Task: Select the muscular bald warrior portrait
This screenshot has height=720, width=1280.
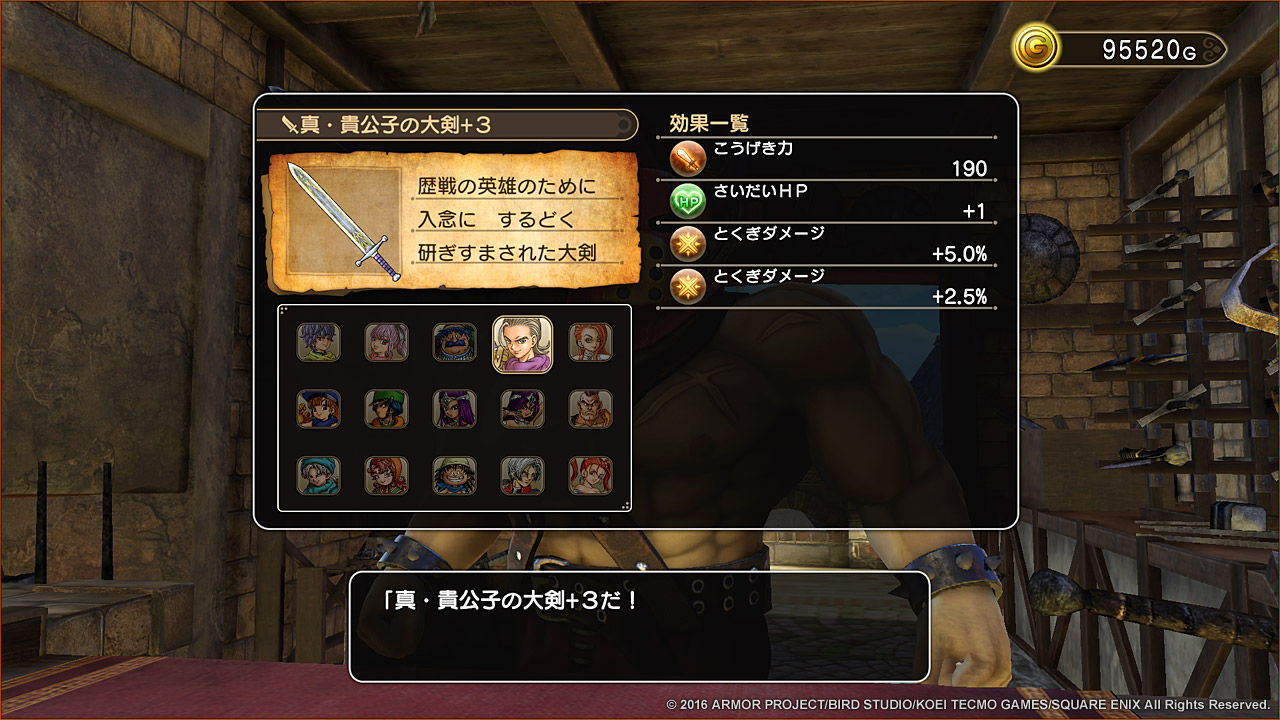Action: pos(589,409)
